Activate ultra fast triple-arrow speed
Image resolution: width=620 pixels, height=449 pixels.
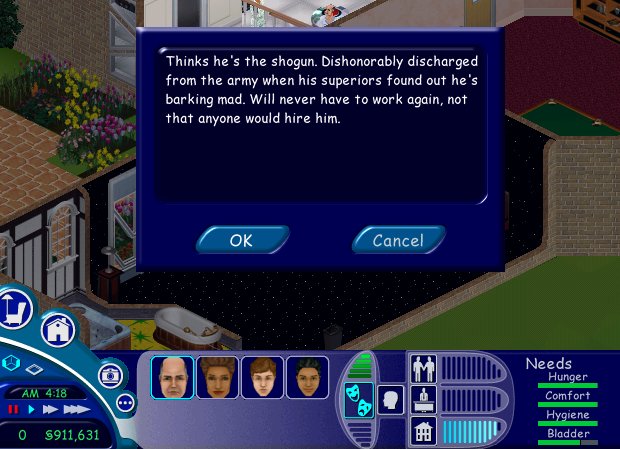[x=77, y=409]
